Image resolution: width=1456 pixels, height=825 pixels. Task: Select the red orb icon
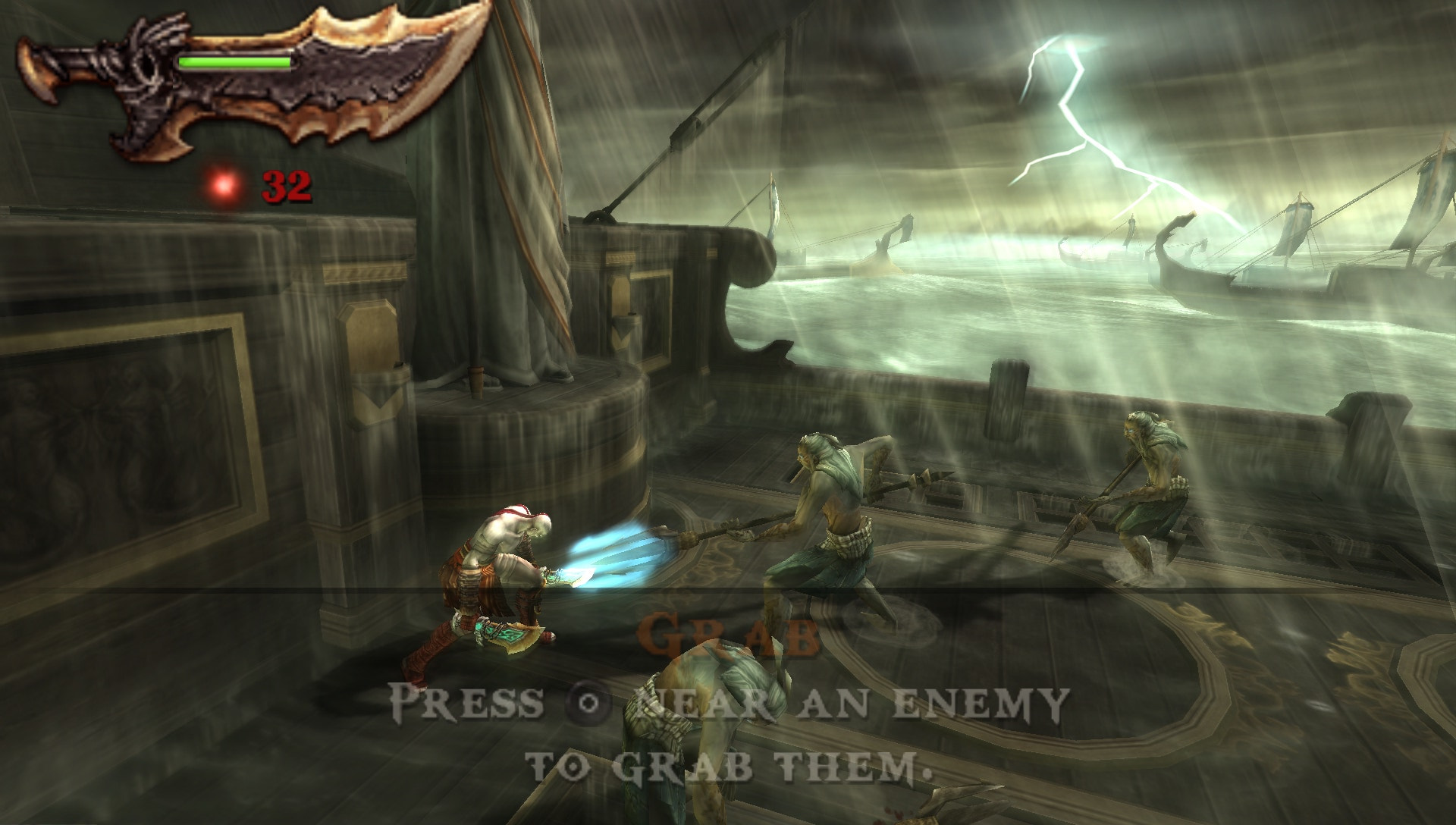pos(225,184)
